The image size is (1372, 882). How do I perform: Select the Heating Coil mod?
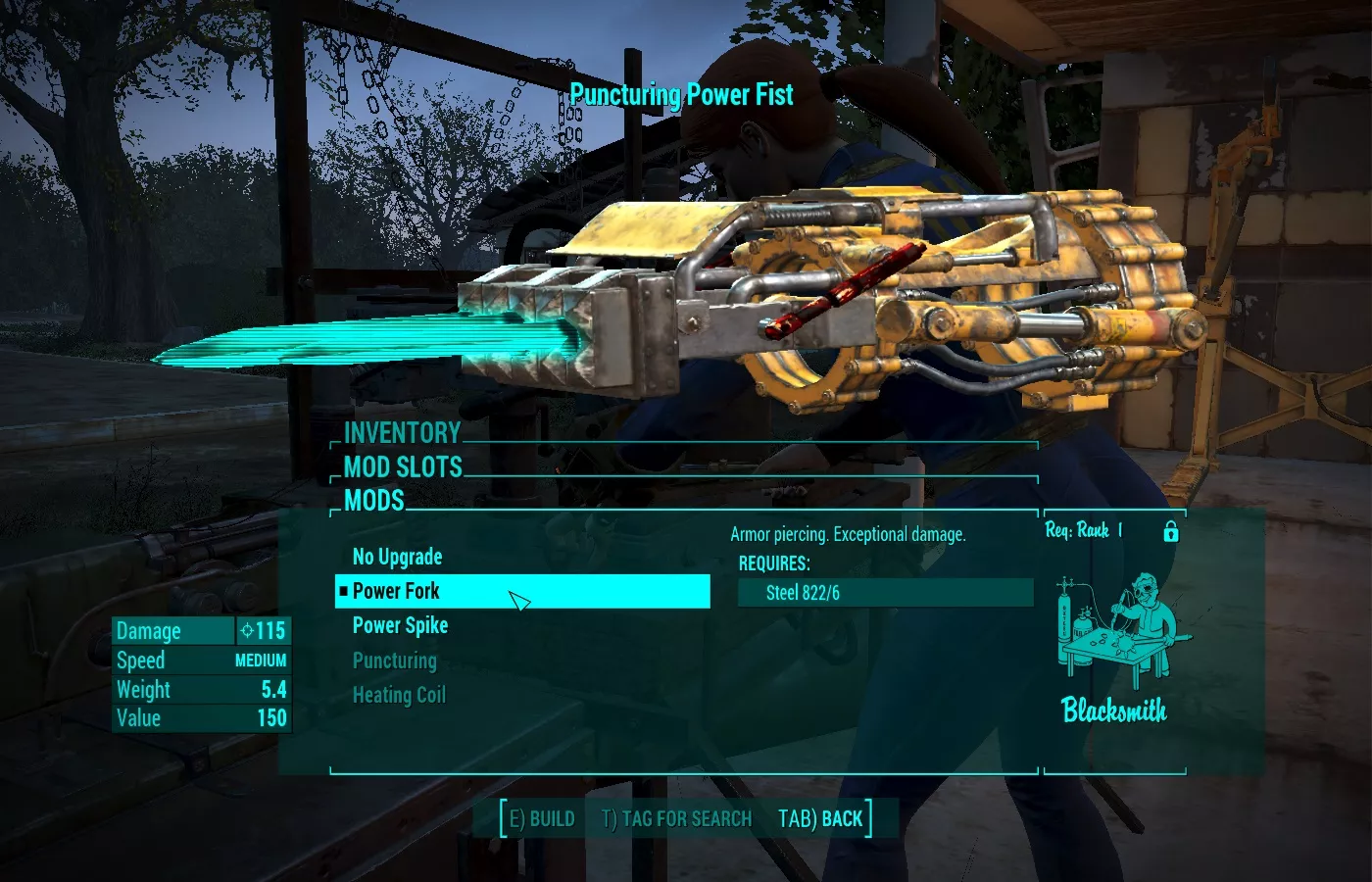pyautogui.click(x=399, y=695)
